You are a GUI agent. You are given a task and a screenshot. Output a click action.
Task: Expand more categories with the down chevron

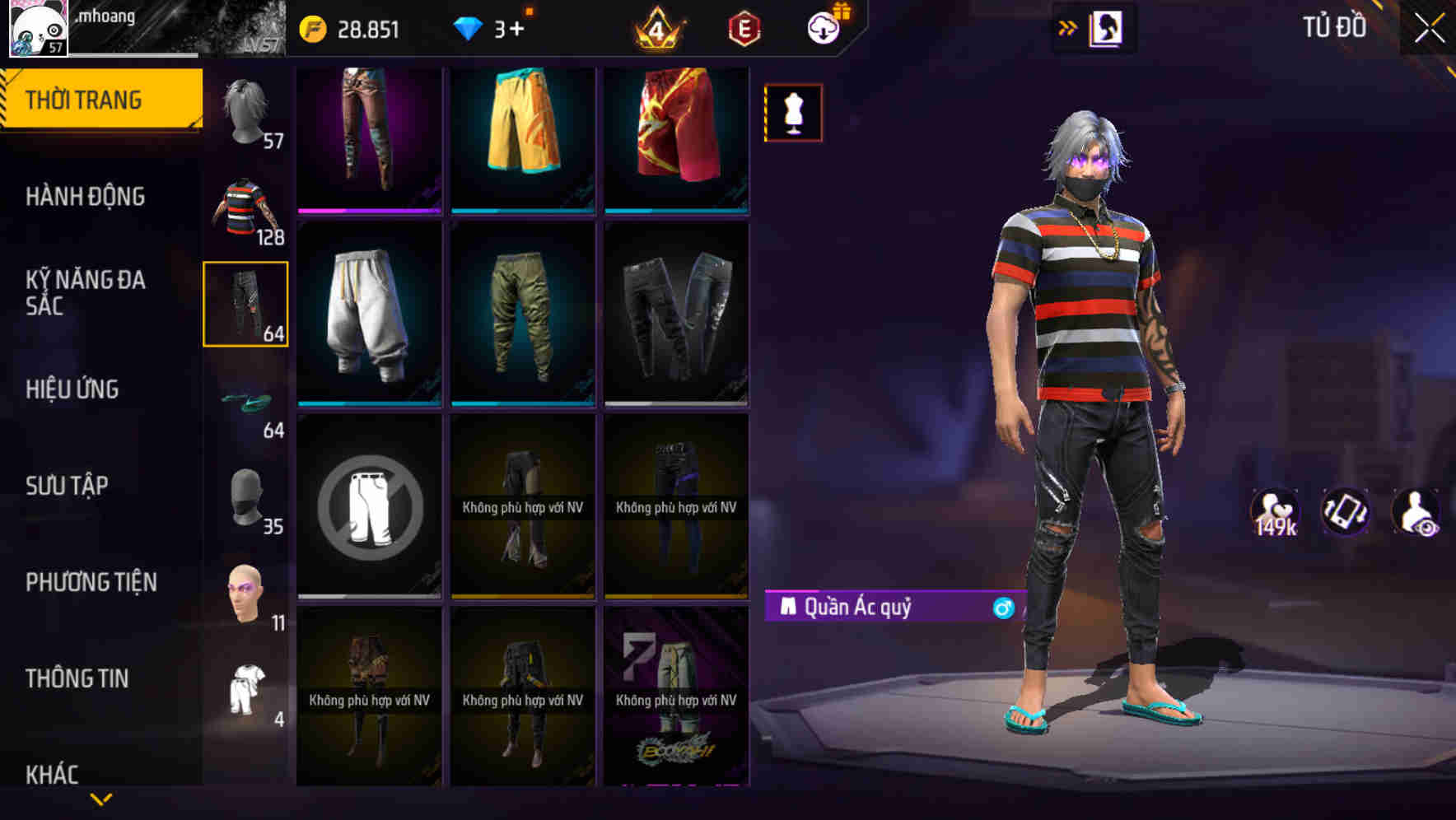click(x=101, y=797)
